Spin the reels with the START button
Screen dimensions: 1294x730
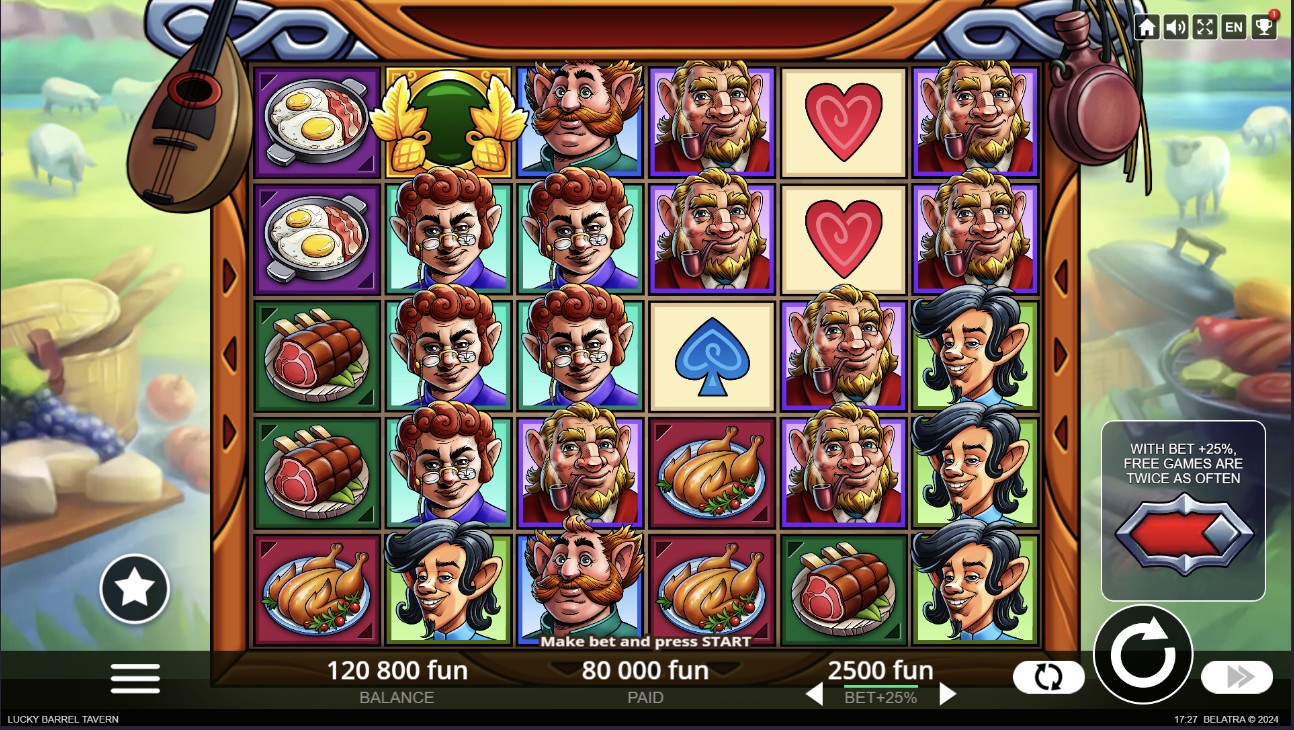tap(1143, 655)
